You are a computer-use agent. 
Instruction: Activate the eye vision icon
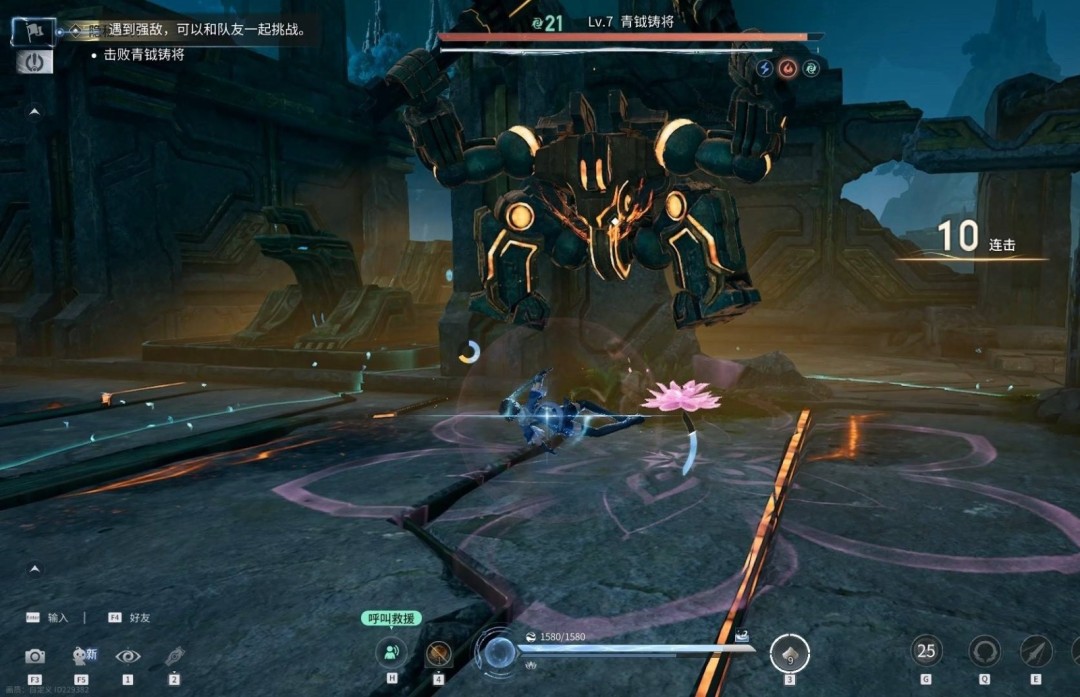pos(128,656)
